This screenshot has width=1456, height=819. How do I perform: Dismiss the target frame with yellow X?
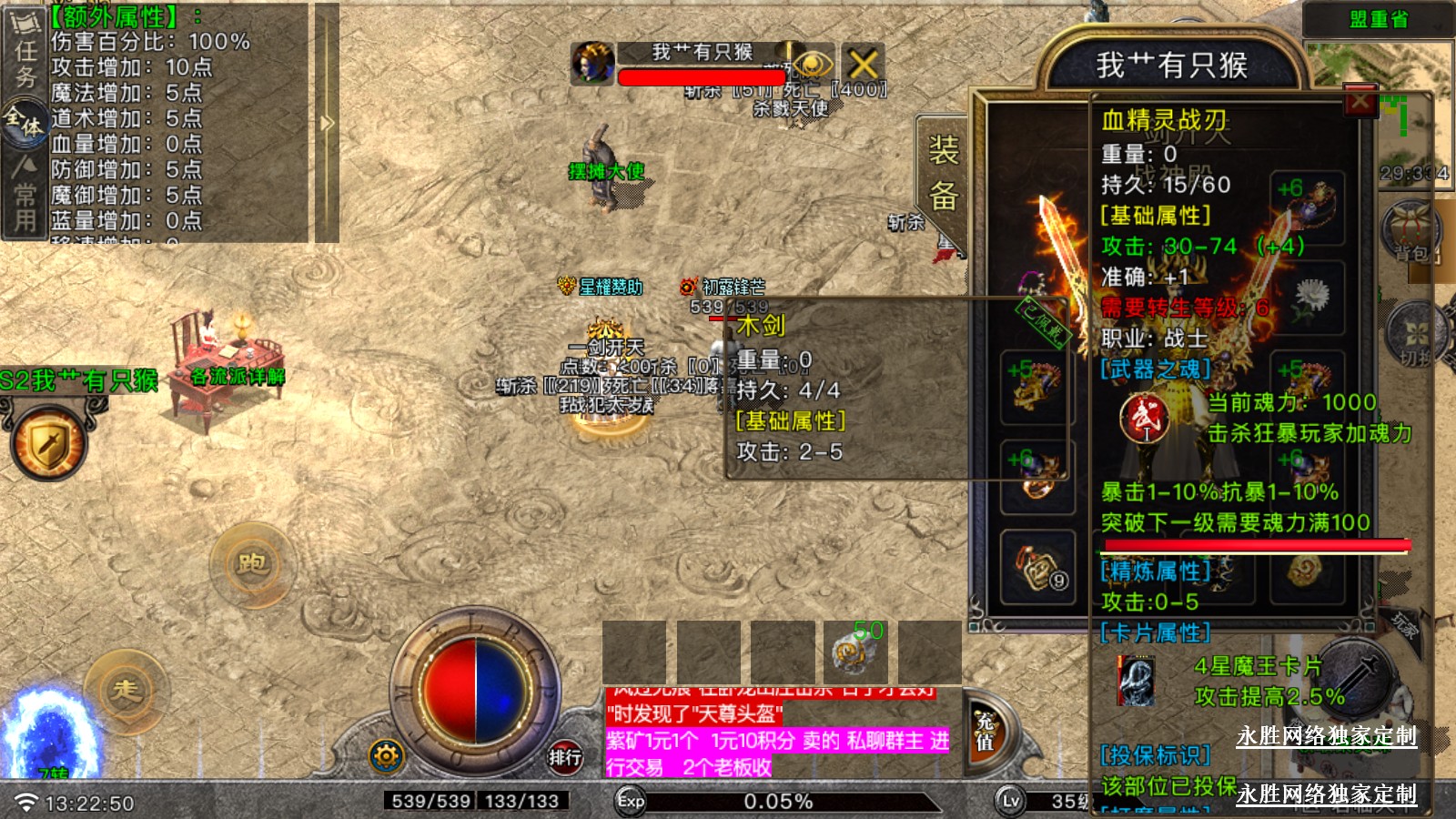click(863, 64)
